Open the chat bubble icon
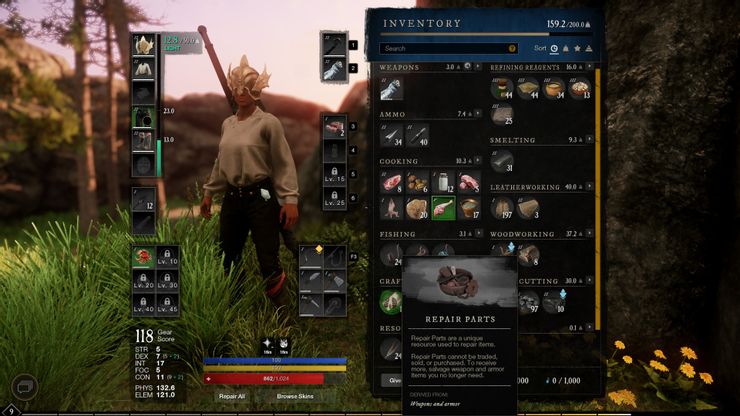 [x=22, y=385]
